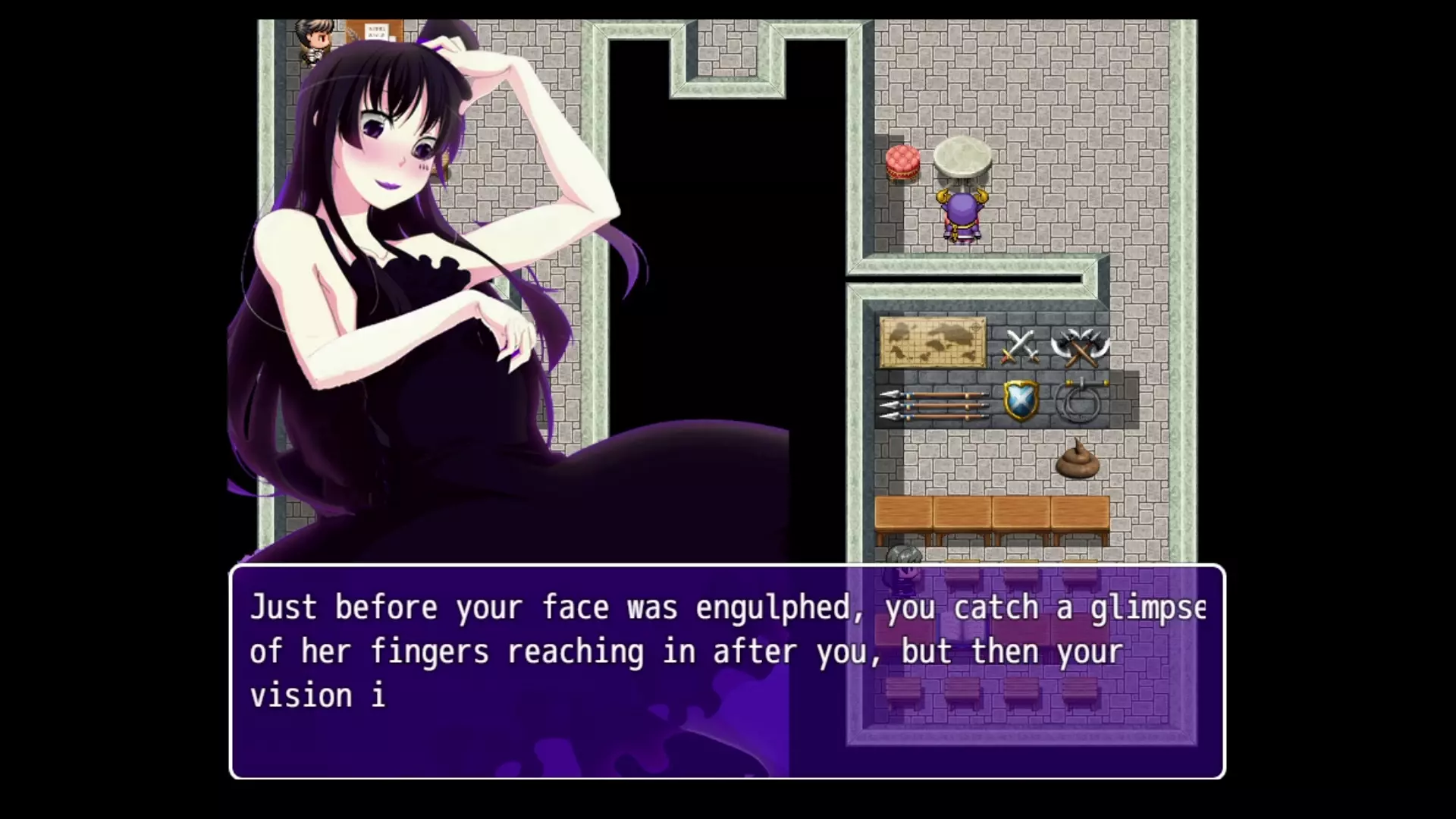Advance the dialogue text box
The width and height of the screenshot is (1456, 819).
[726, 671]
